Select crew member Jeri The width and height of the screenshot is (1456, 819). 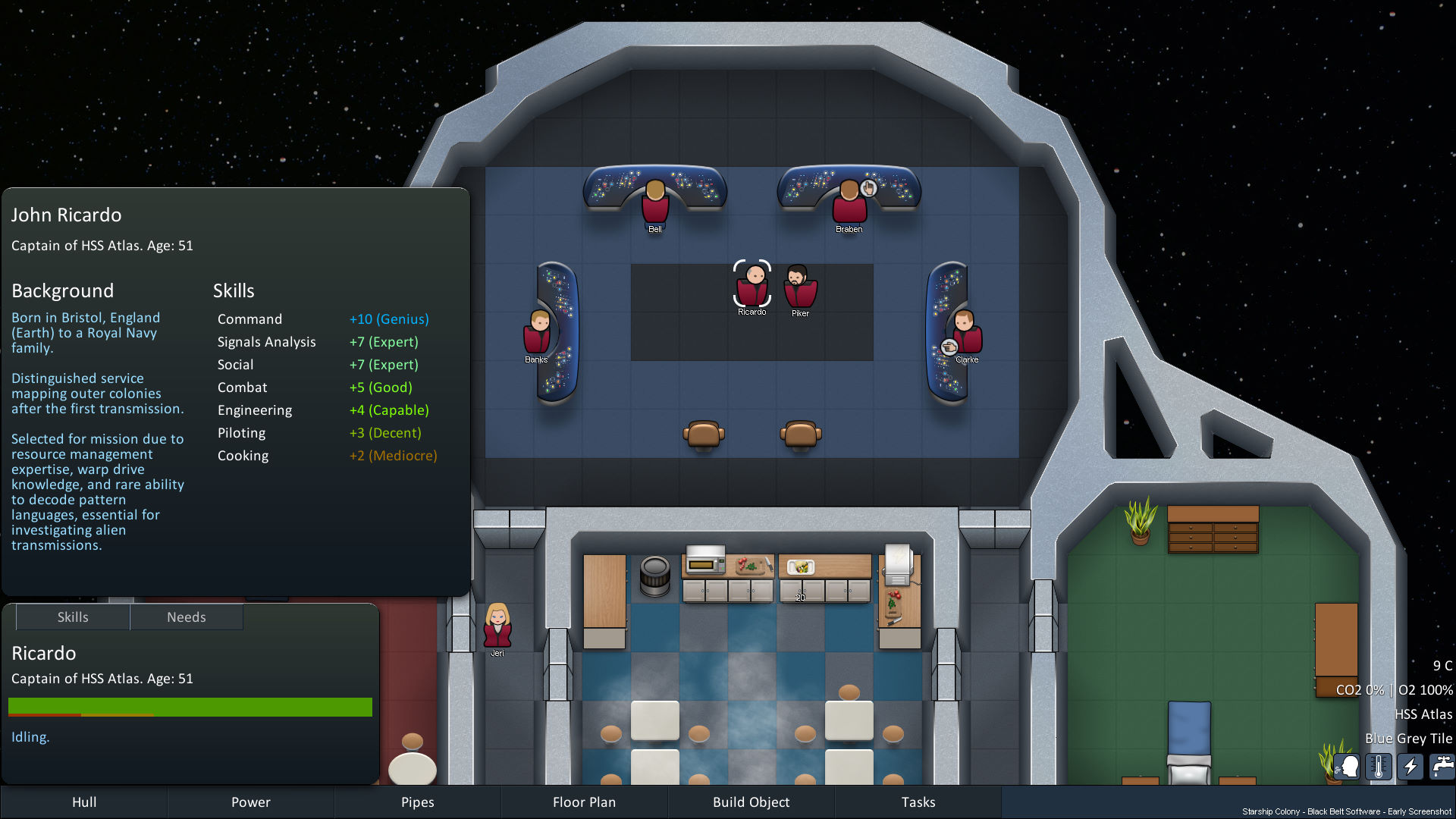497,625
